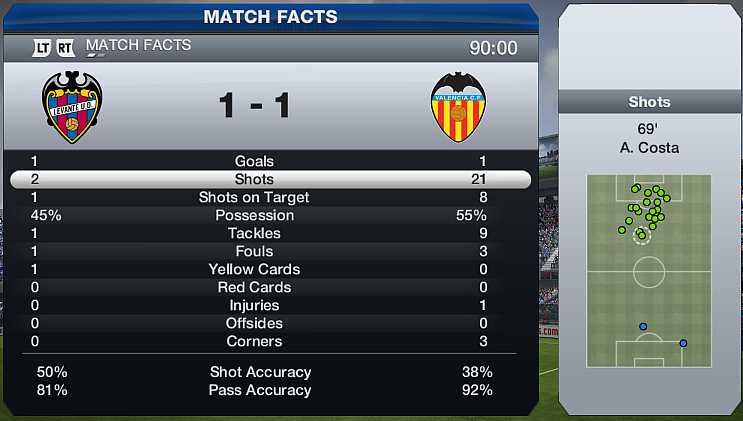Choose the Shots on Target row

coord(254,197)
